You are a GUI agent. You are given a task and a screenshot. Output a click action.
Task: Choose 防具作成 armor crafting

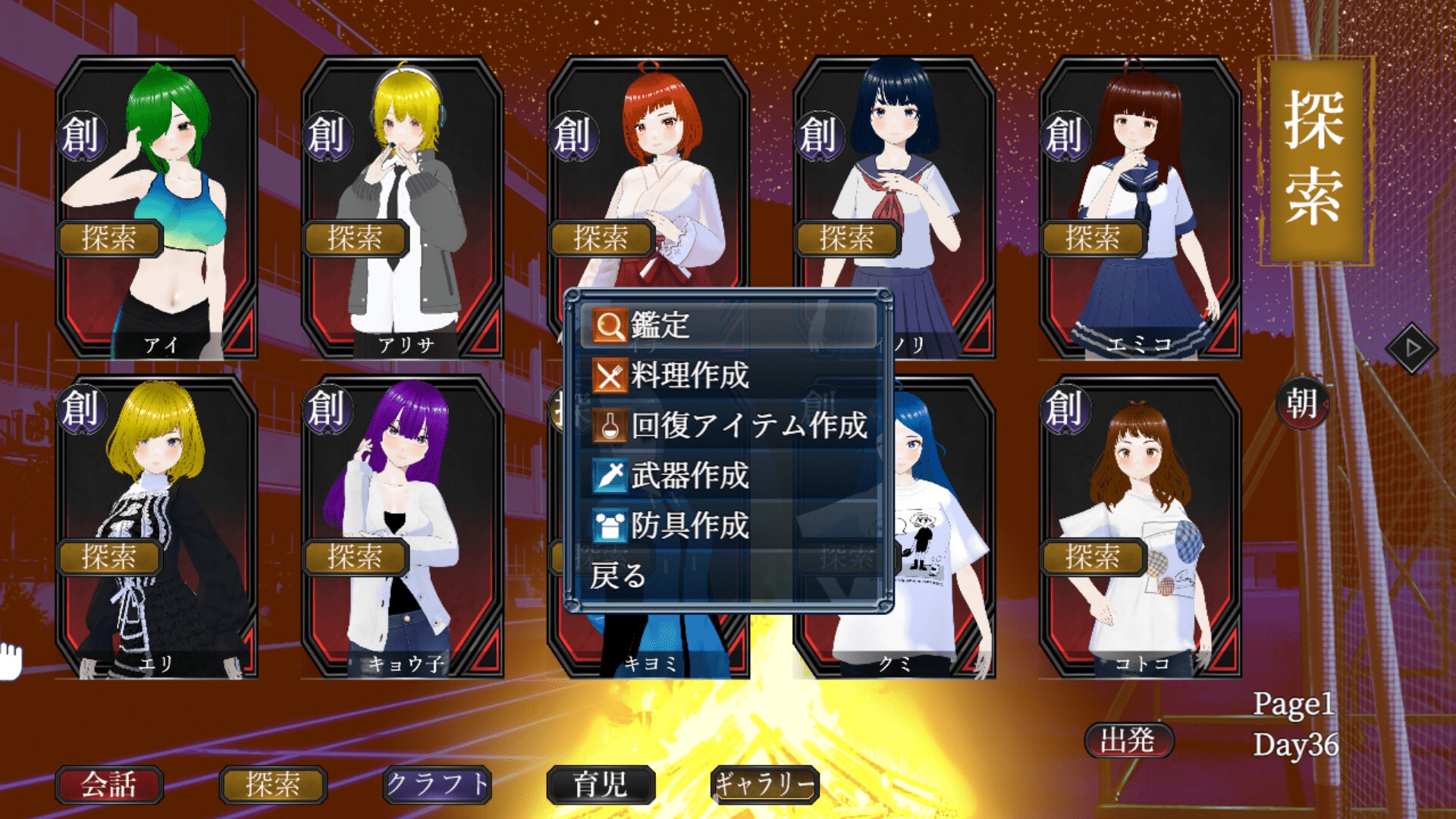728,526
